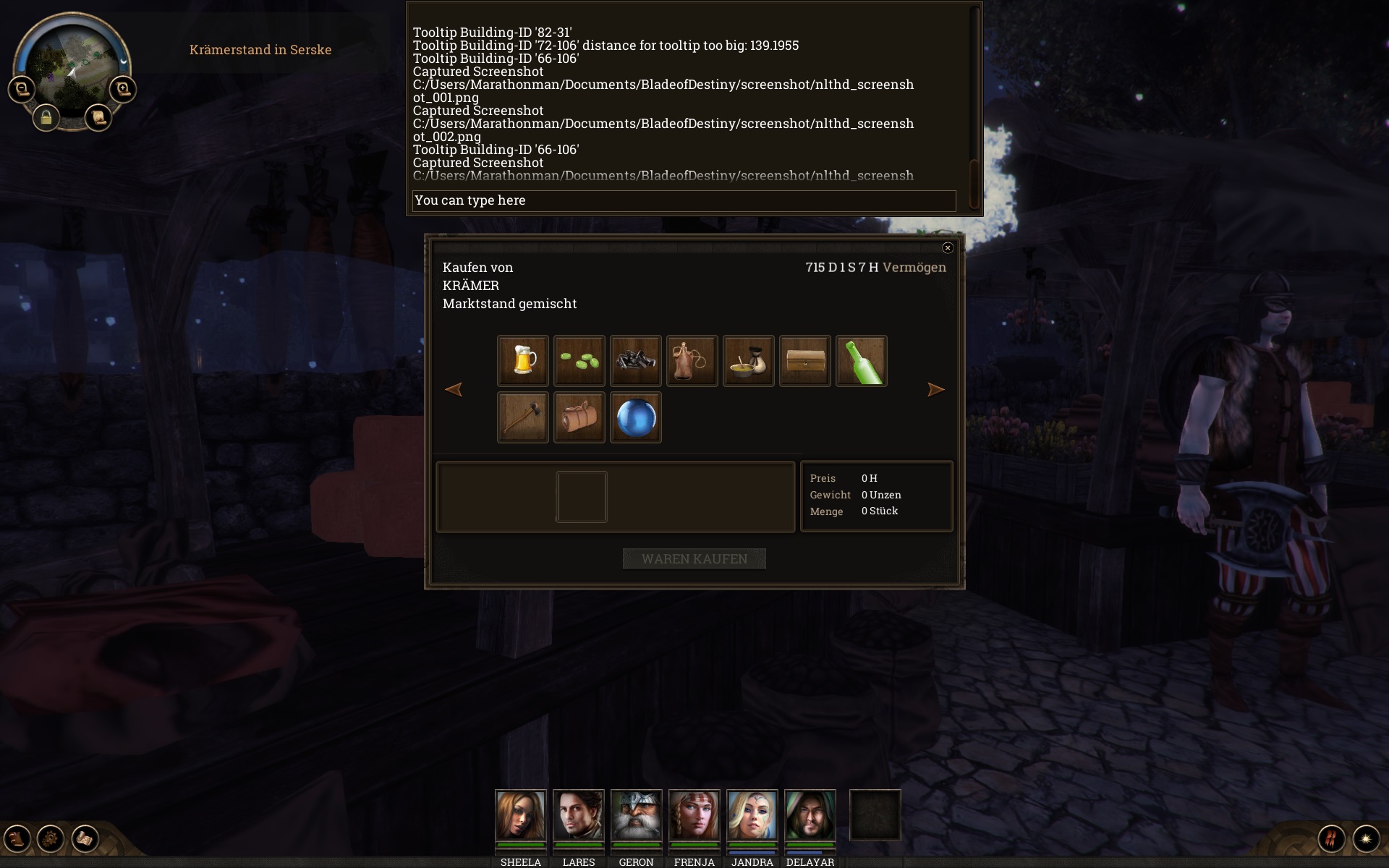This screenshot has height=868, width=1389.
Task: Toggle the minimap padlock button
Action: click(46, 117)
